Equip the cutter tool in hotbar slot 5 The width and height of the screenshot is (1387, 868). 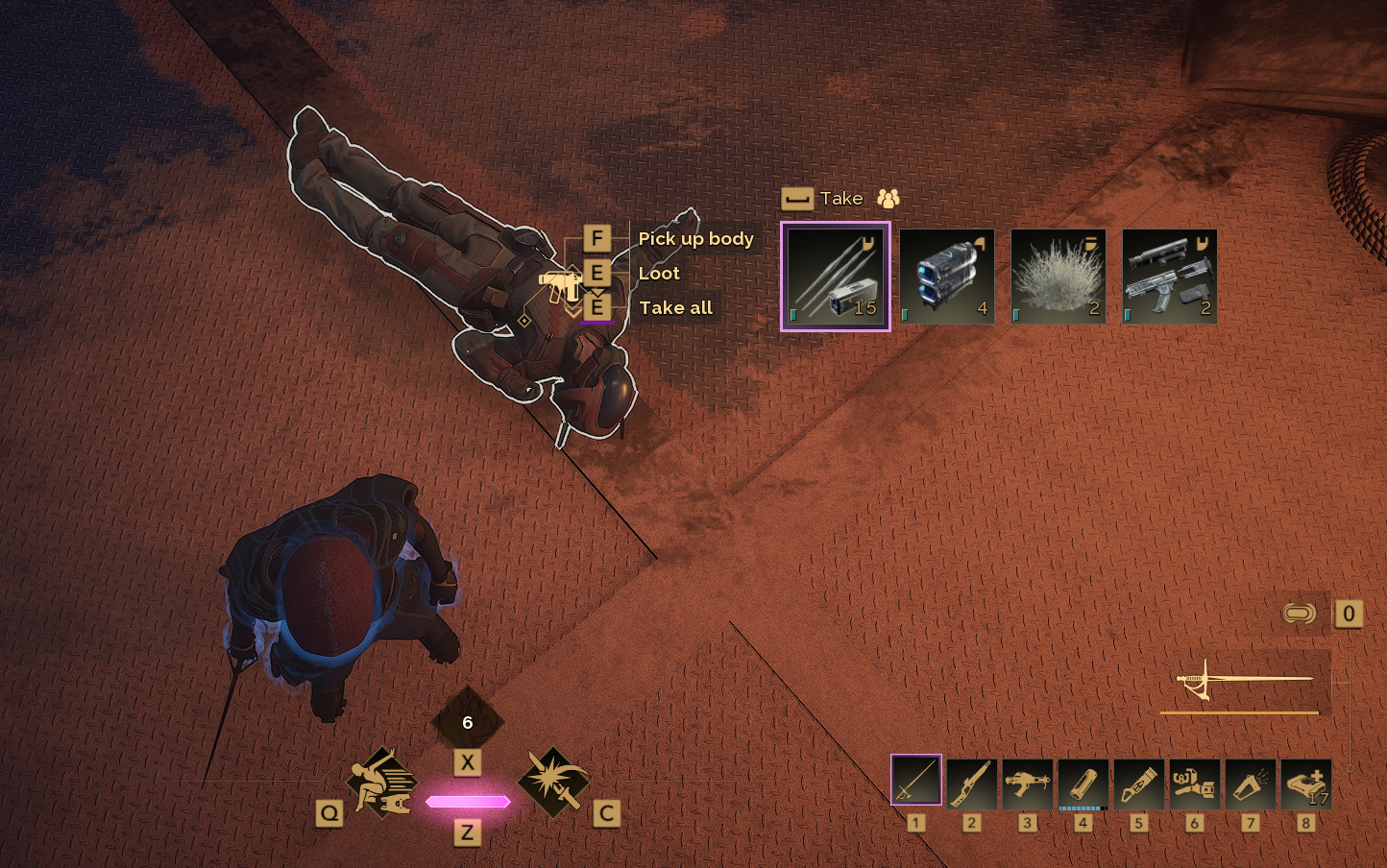1138,784
